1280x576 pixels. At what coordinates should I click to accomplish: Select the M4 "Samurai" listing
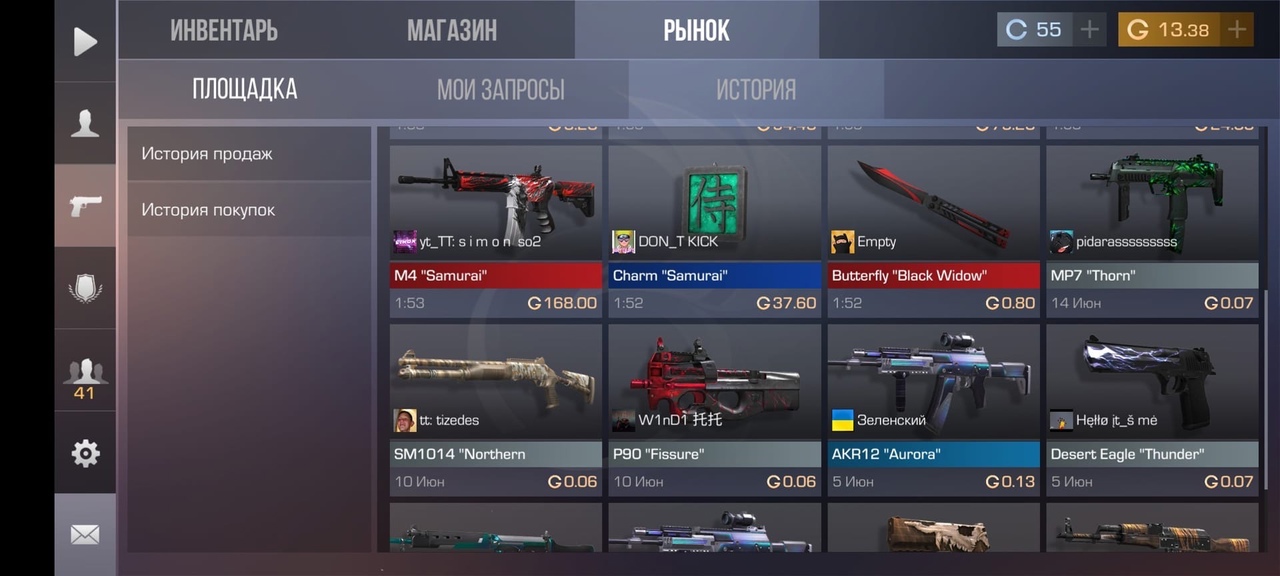pos(496,231)
